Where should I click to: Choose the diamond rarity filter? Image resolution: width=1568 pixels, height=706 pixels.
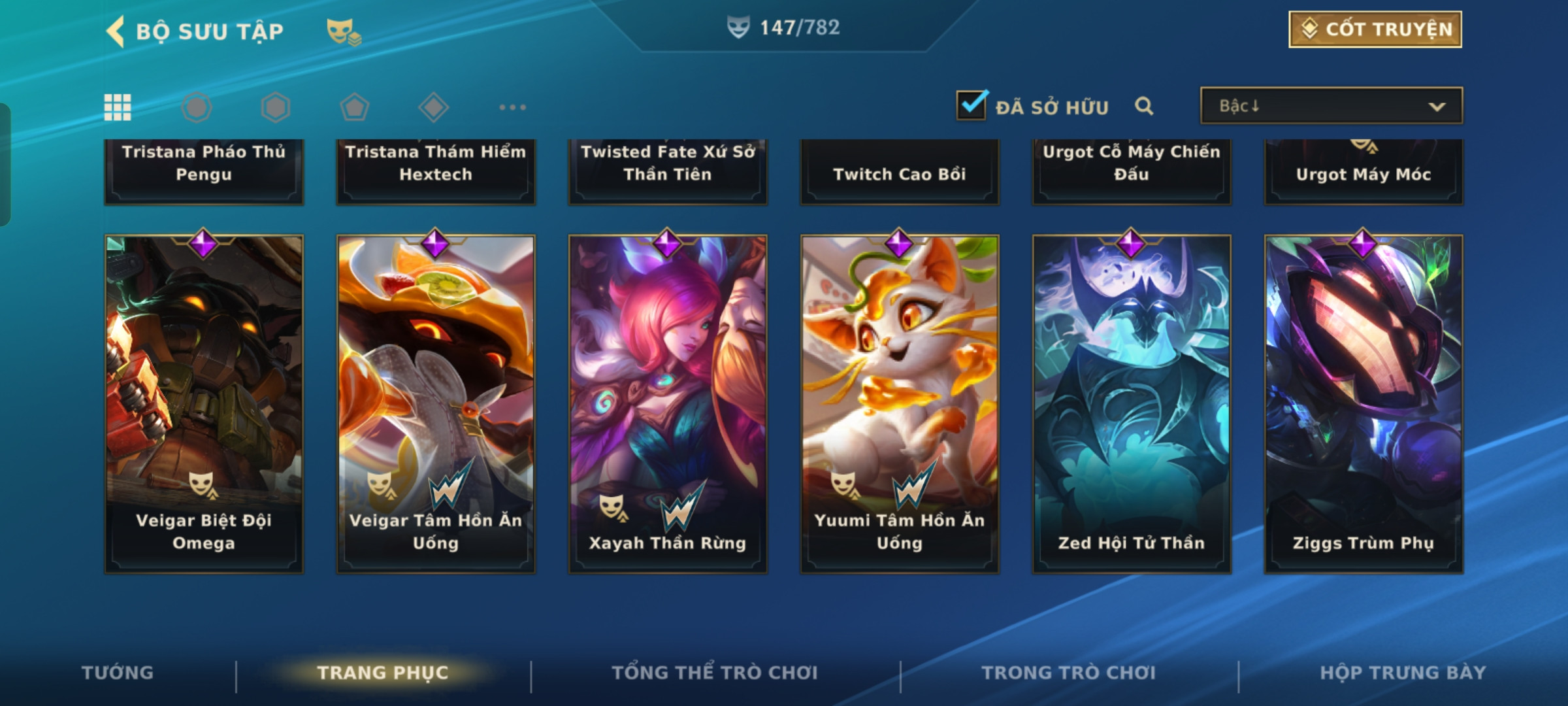pyautogui.click(x=434, y=107)
